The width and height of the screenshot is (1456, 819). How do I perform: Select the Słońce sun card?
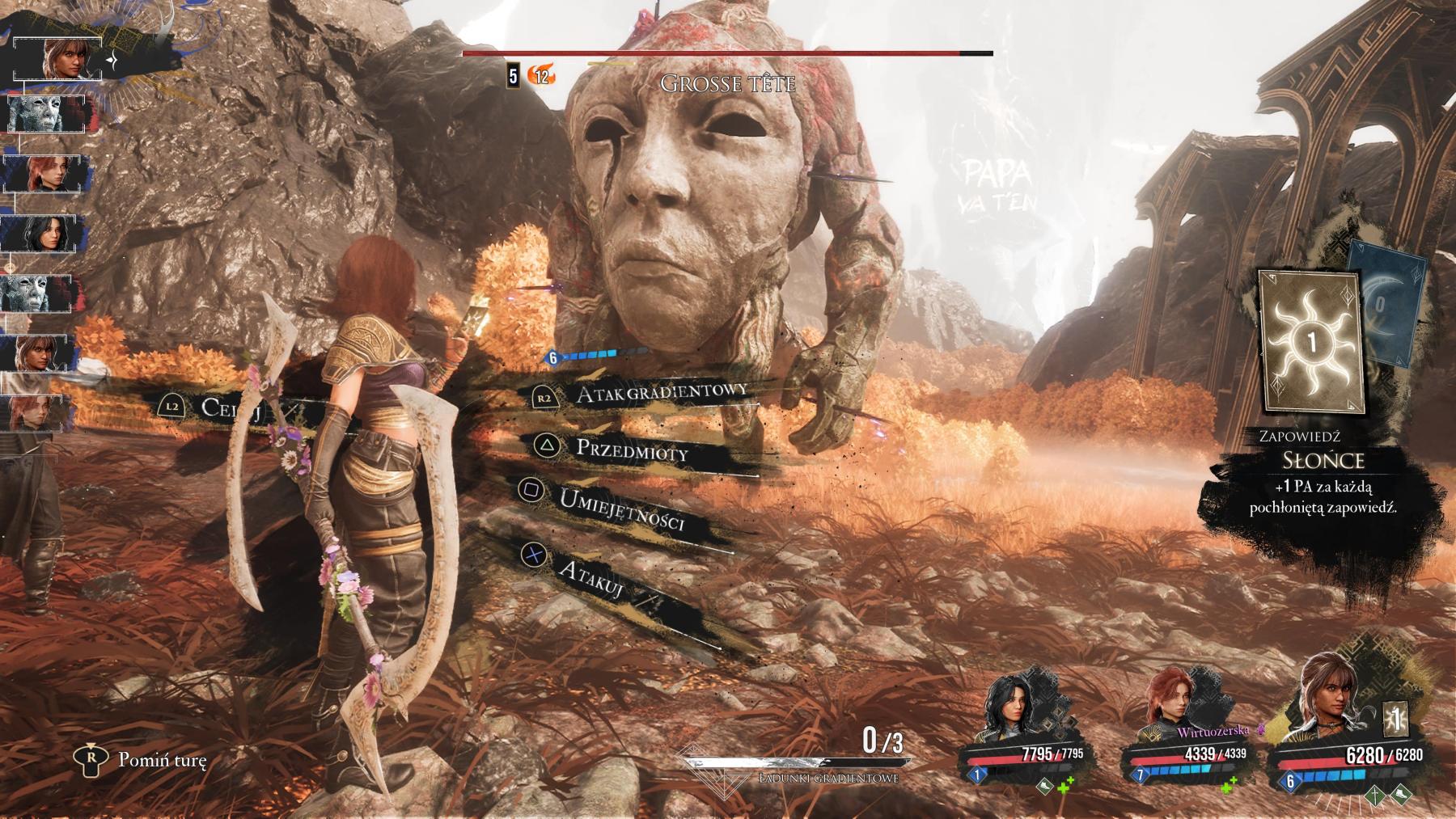1311,343
